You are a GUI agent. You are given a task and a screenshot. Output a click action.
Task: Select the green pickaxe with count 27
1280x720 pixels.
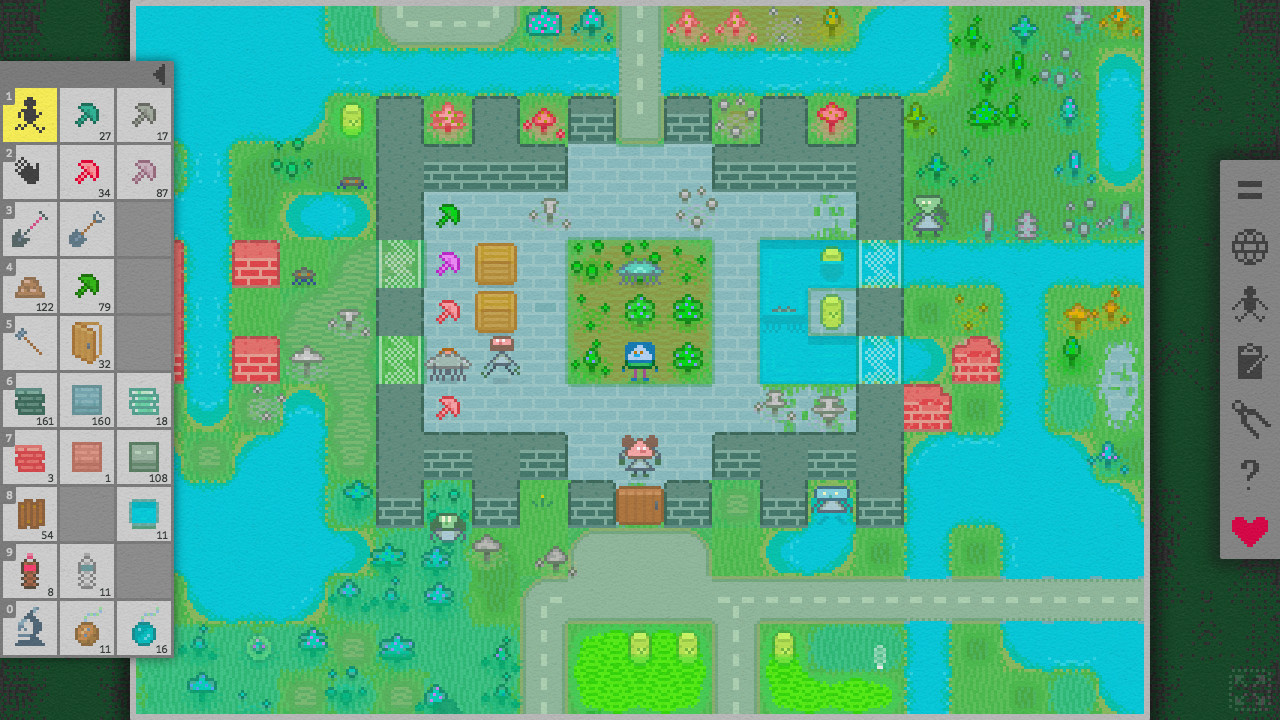86,114
